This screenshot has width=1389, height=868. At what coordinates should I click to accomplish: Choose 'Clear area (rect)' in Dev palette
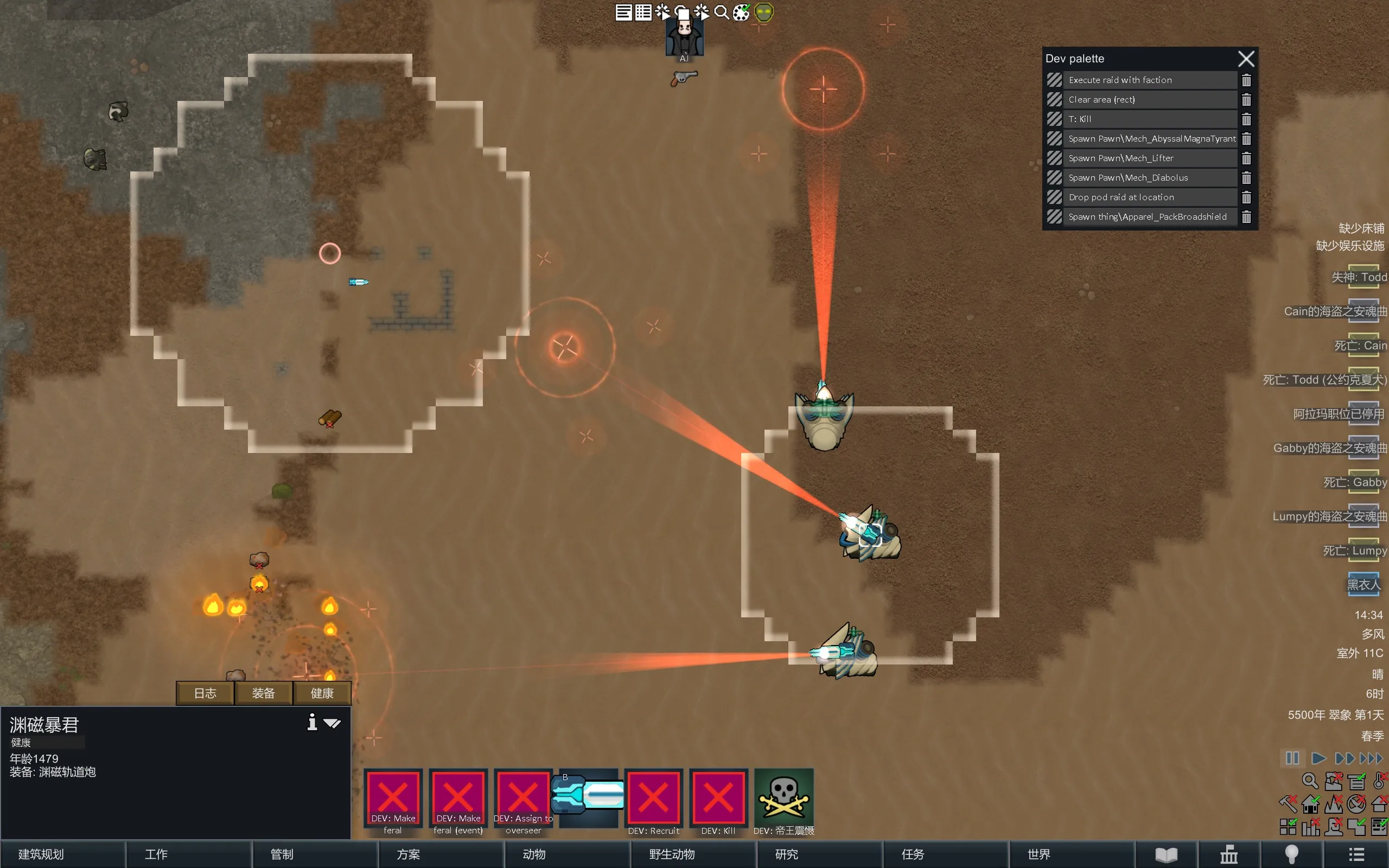click(1149, 100)
